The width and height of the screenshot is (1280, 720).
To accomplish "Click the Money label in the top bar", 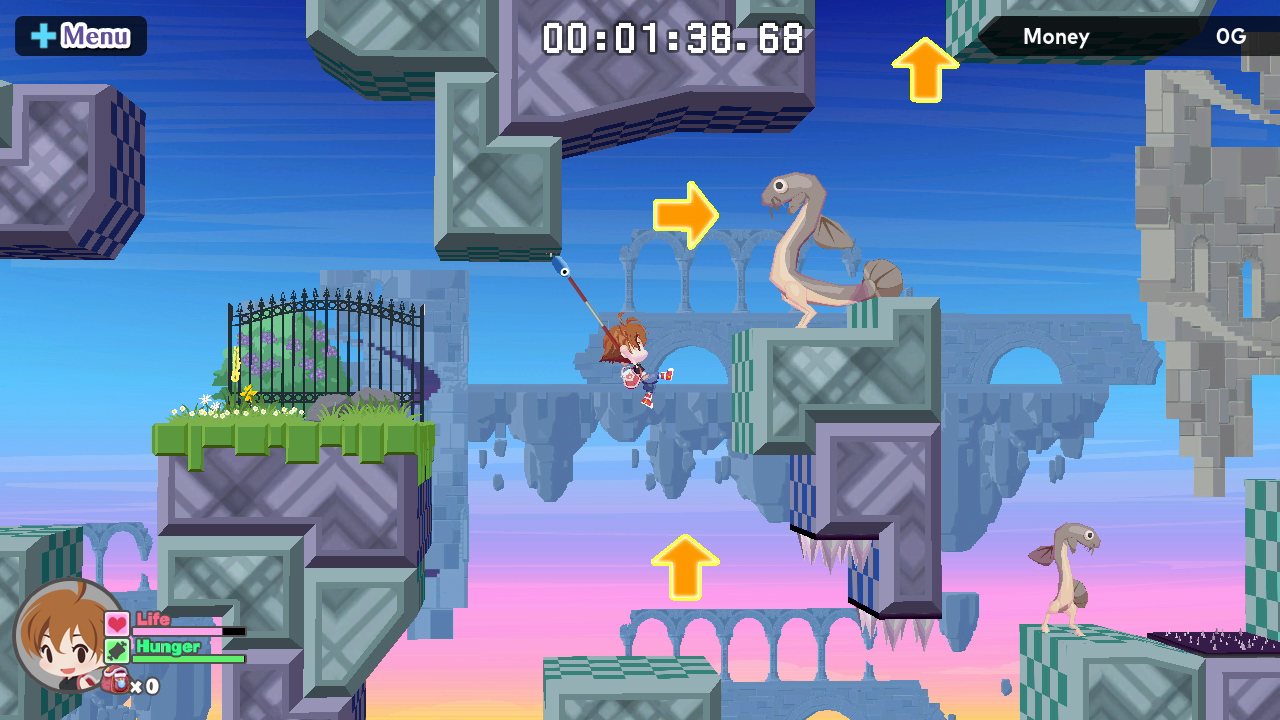I will [x=1056, y=37].
